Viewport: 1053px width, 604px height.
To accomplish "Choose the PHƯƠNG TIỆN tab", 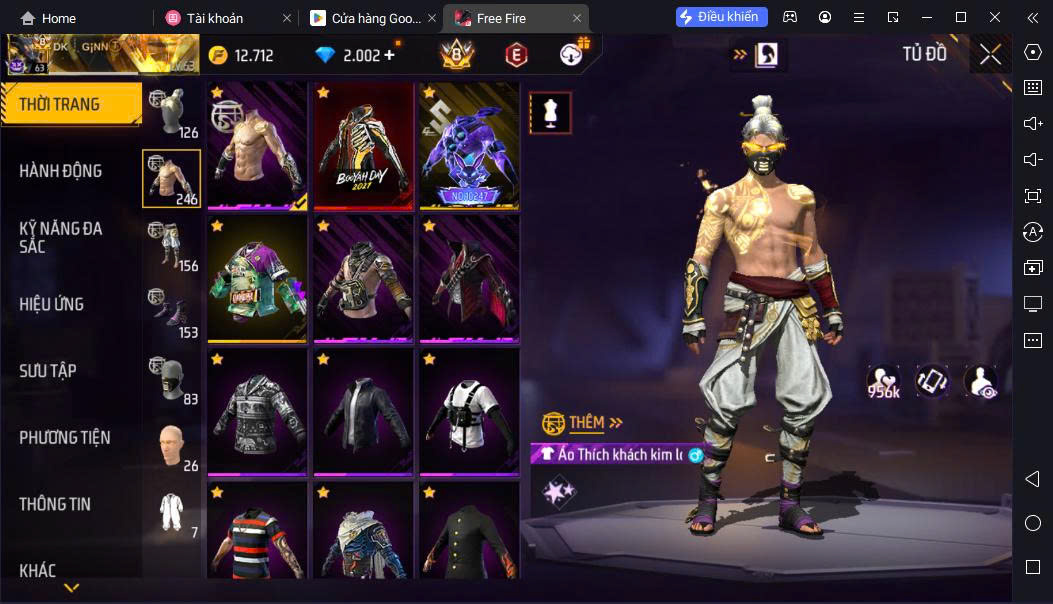I will [x=65, y=438].
